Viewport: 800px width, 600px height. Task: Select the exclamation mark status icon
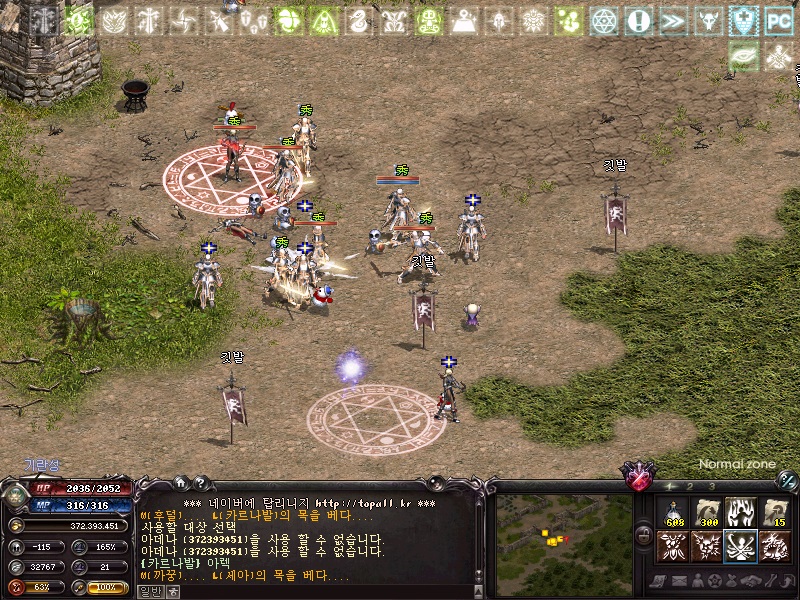tap(638, 20)
